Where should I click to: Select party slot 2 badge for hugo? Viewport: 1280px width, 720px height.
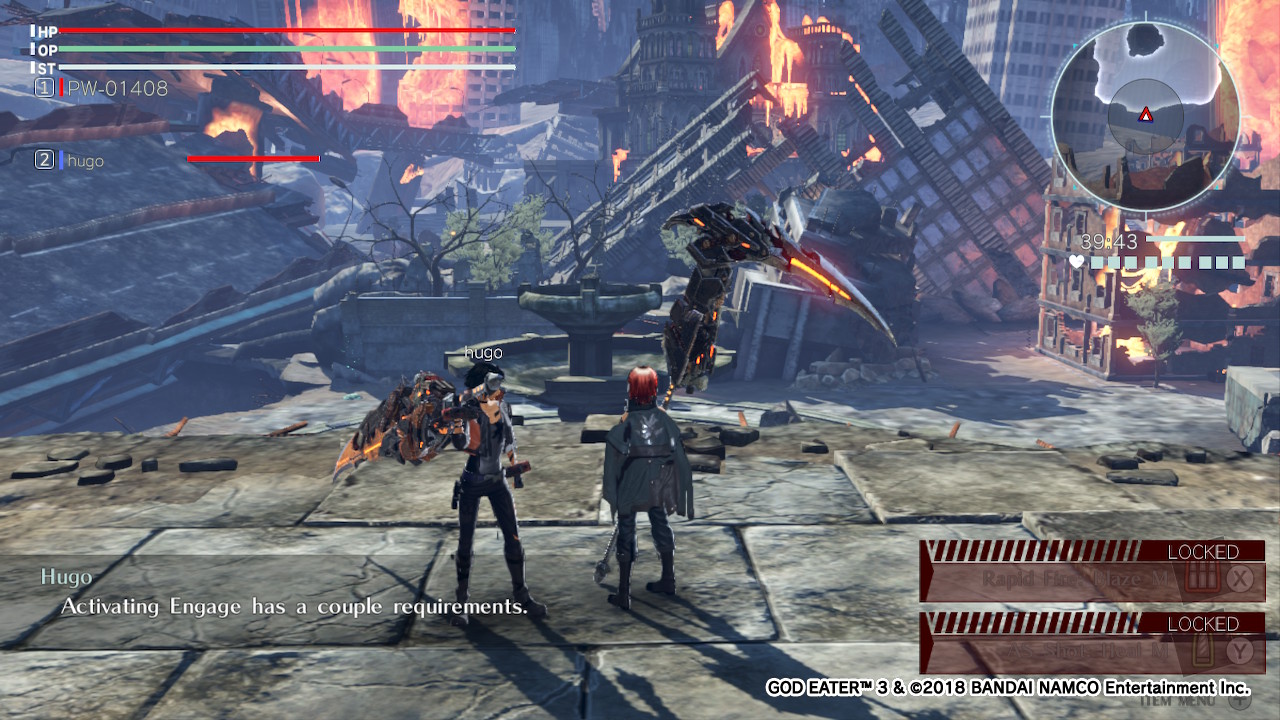click(x=45, y=160)
